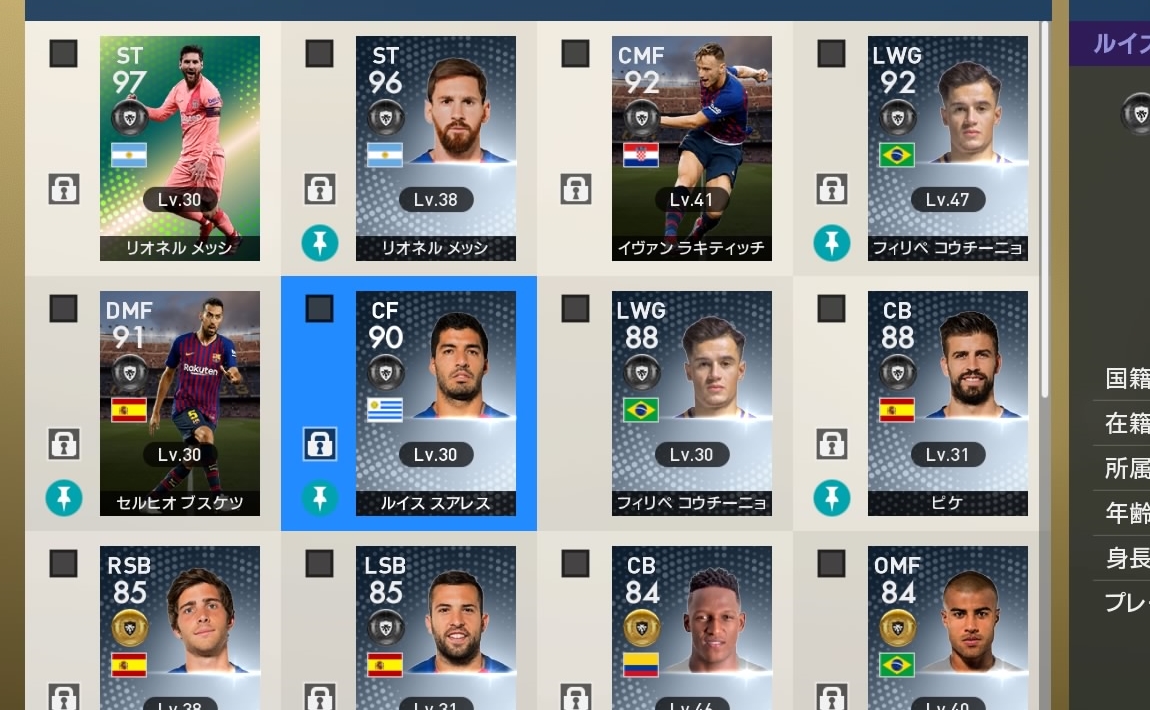This screenshot has height=710, width=1150.
Task: Choose the LWG 88 Coutinho card
Action: click(692, 403)
